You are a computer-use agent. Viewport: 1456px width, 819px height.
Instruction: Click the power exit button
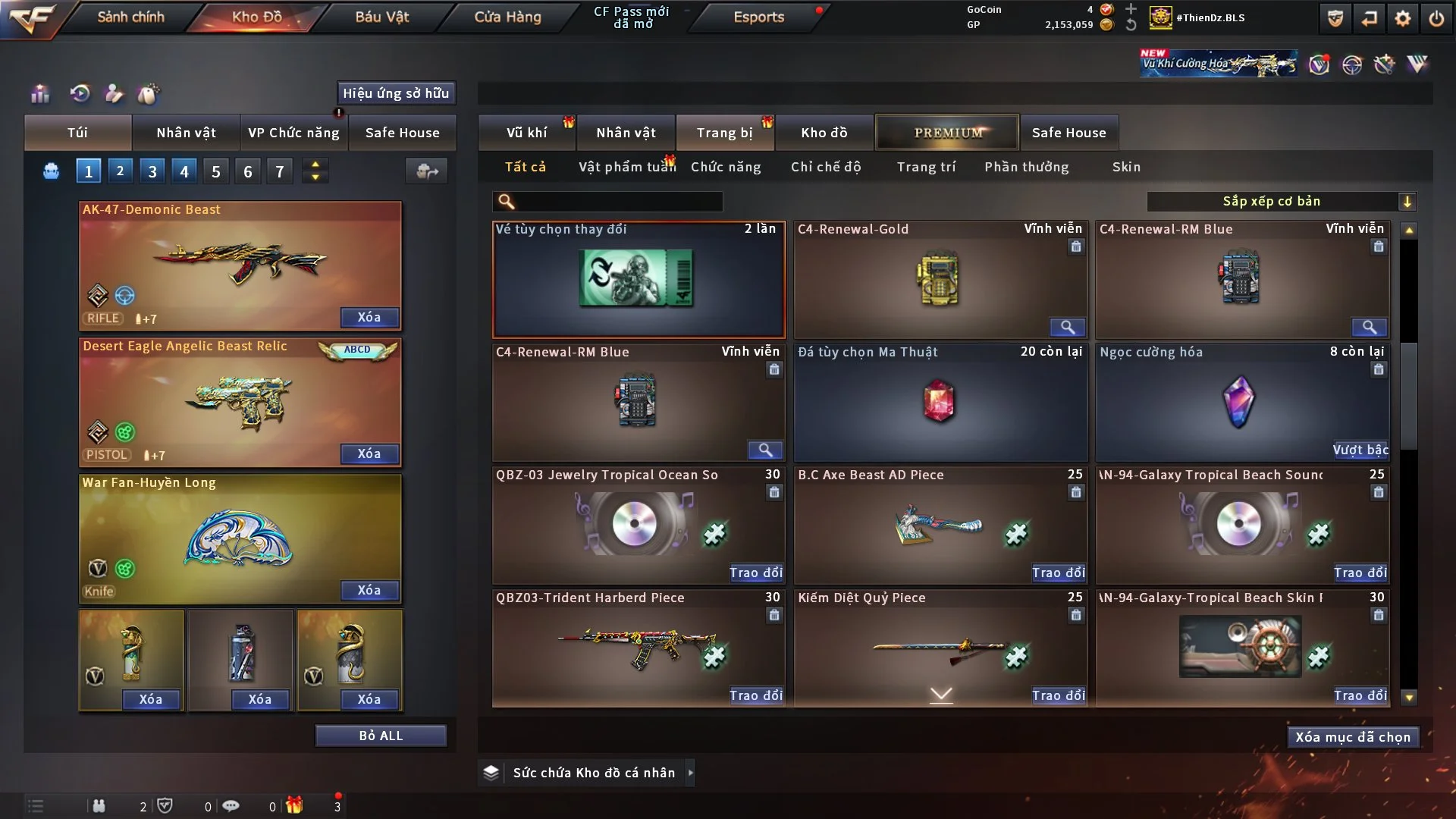click(x=1436, y=18)
